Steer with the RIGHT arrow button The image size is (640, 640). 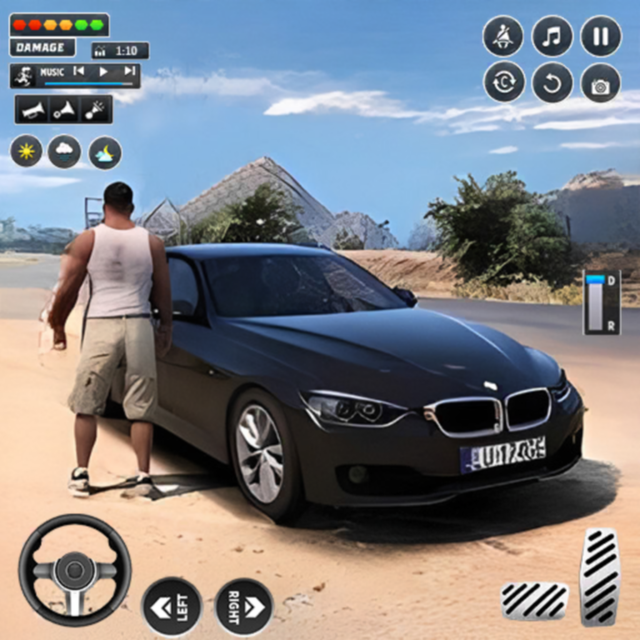tap(244, 606)
